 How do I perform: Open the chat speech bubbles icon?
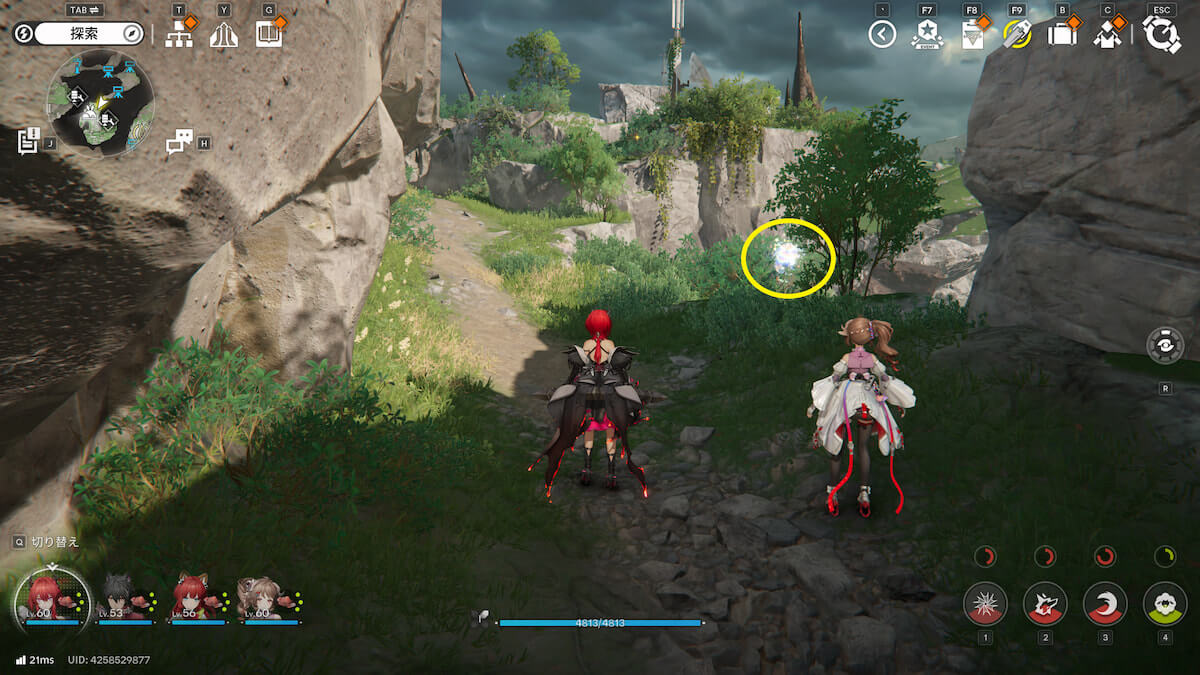point(179,142)
